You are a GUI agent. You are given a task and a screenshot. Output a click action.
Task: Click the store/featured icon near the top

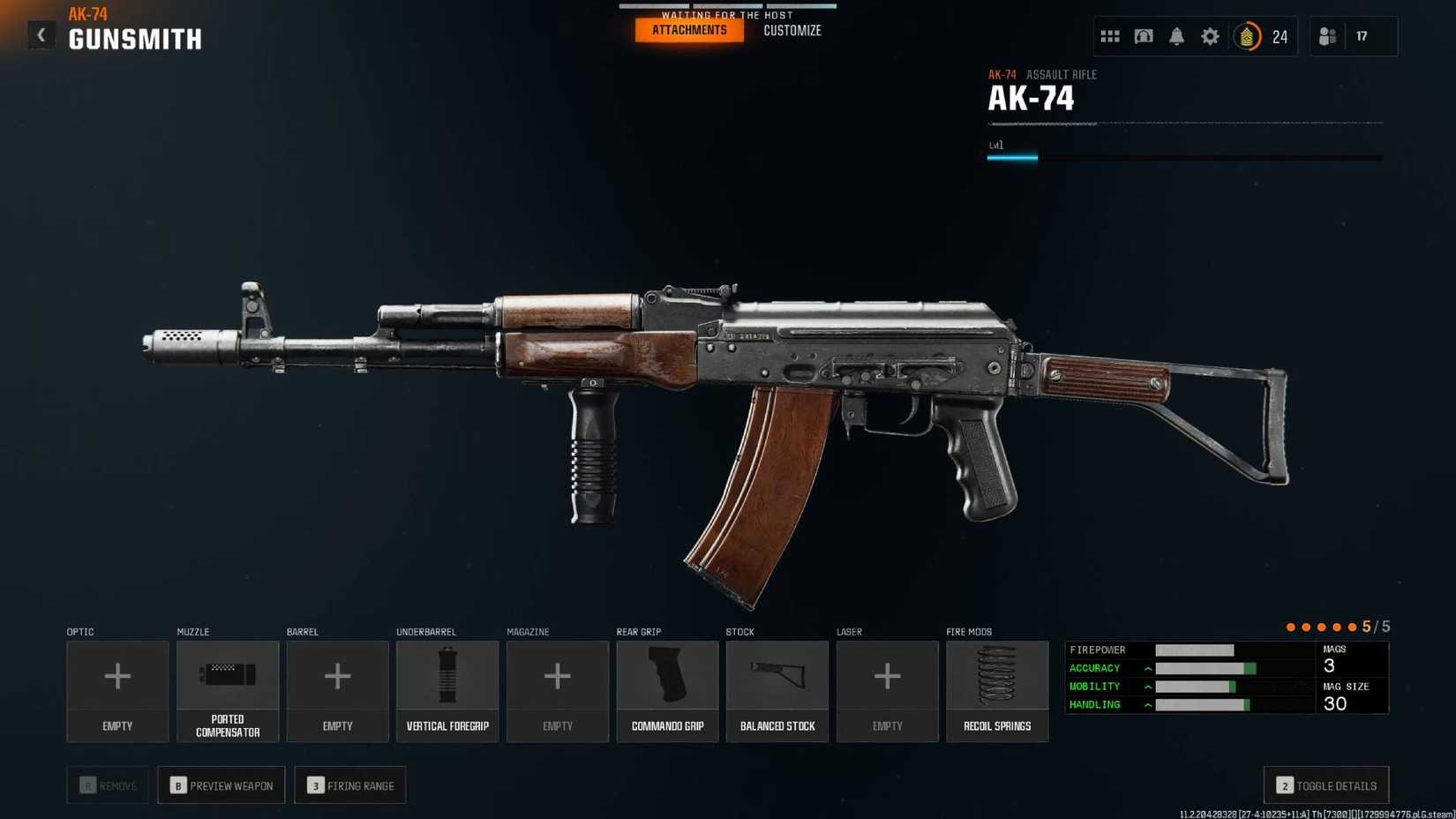(x=1143, y=36)
